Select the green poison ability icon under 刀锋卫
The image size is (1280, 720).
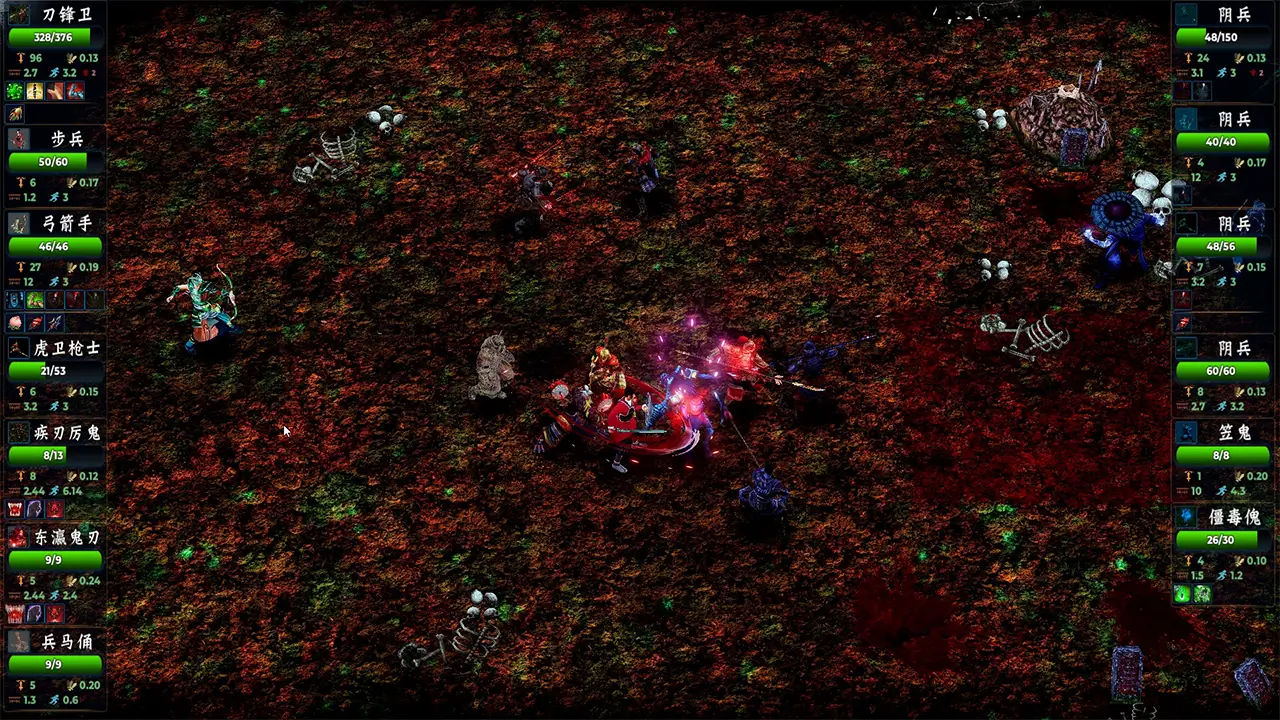[x=14, y=91]
